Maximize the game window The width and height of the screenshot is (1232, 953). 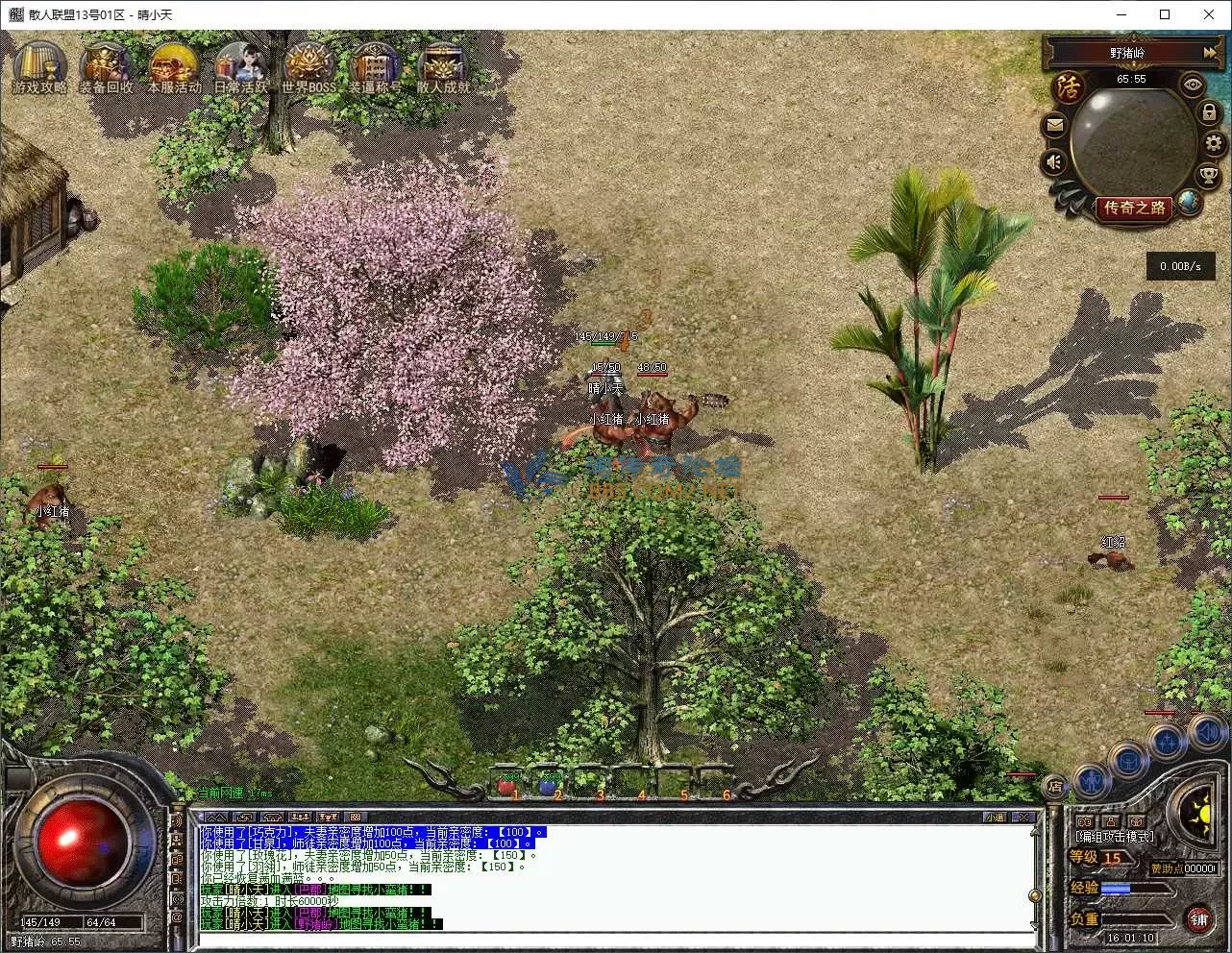(1165, 14)
